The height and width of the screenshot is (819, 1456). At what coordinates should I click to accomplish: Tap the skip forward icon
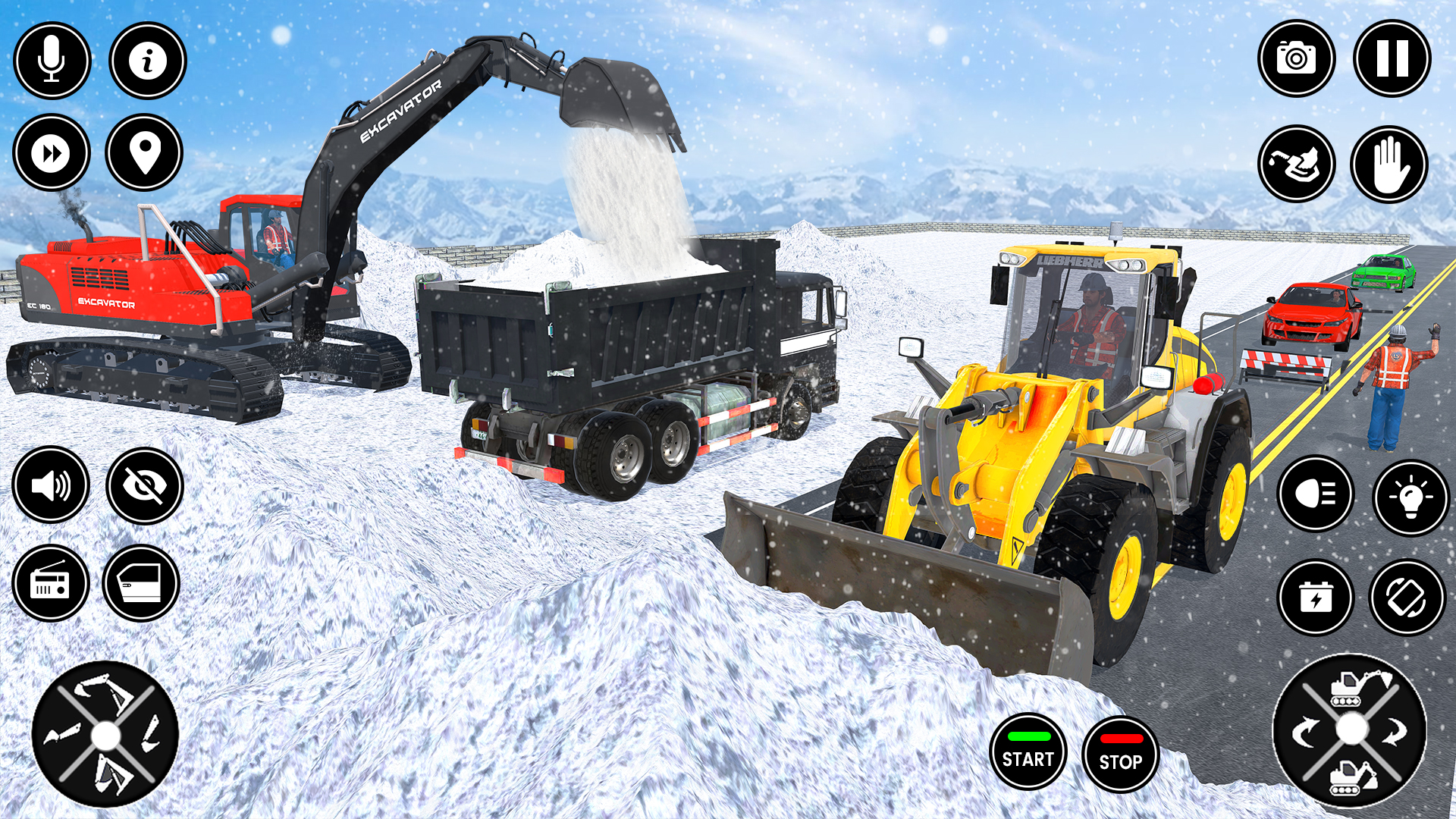coord(51,152)
